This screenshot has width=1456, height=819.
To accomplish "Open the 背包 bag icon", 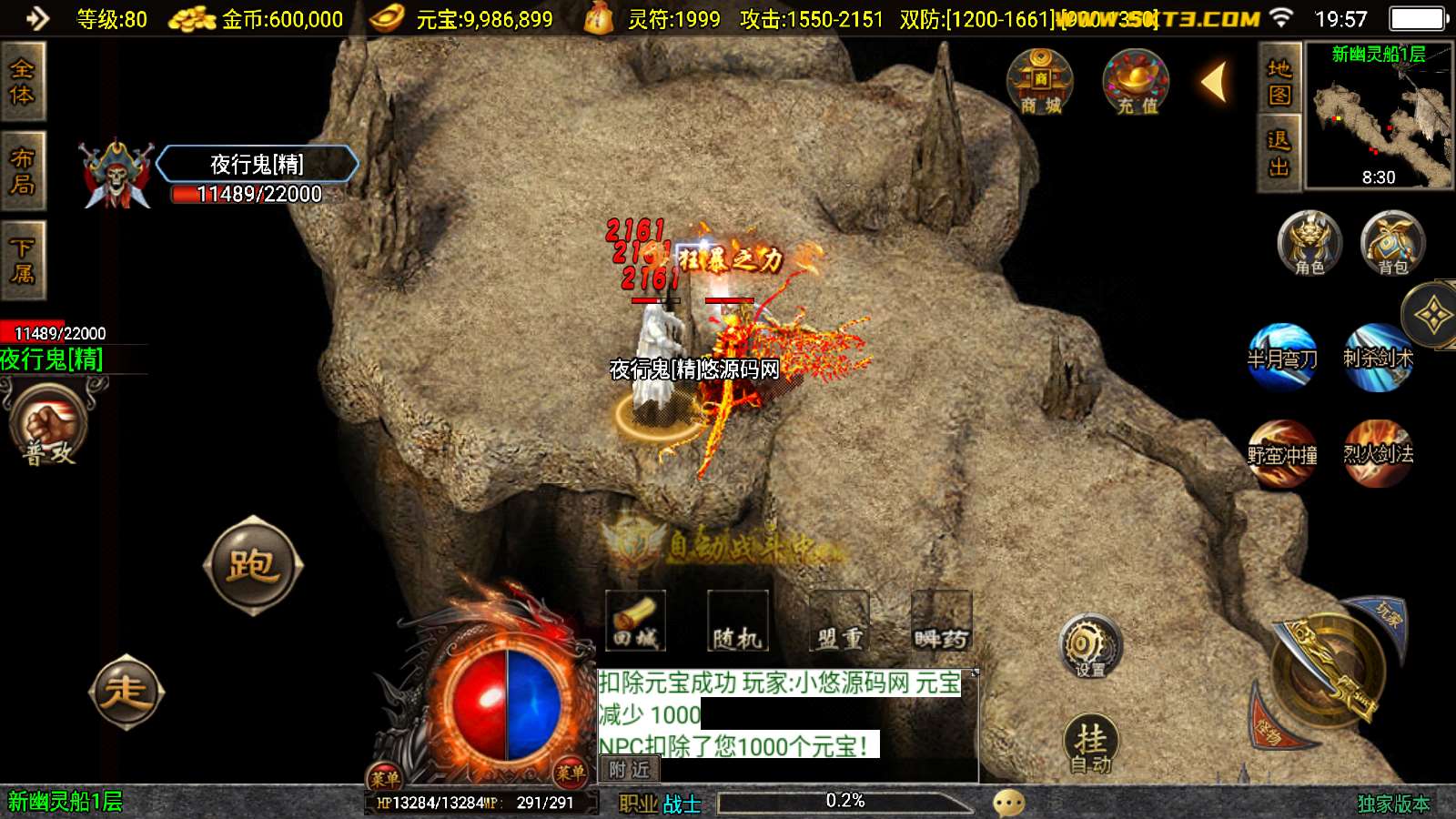I will pyautogui.click(x=1392, y=242).
